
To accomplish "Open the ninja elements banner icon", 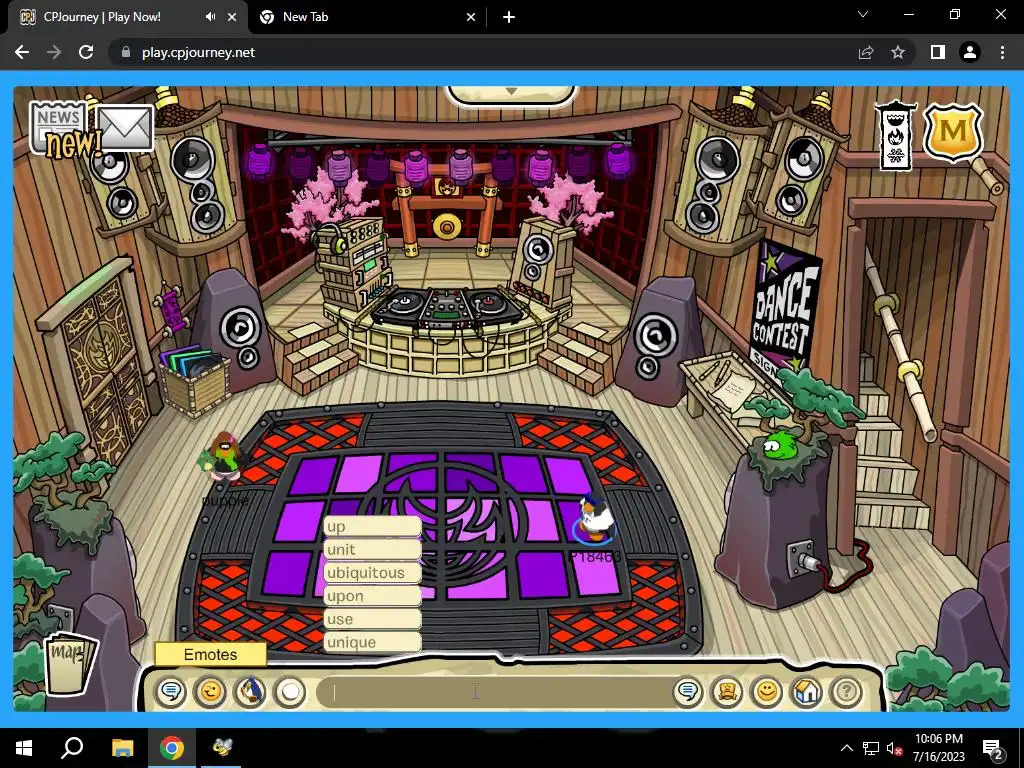I will 895,135.
